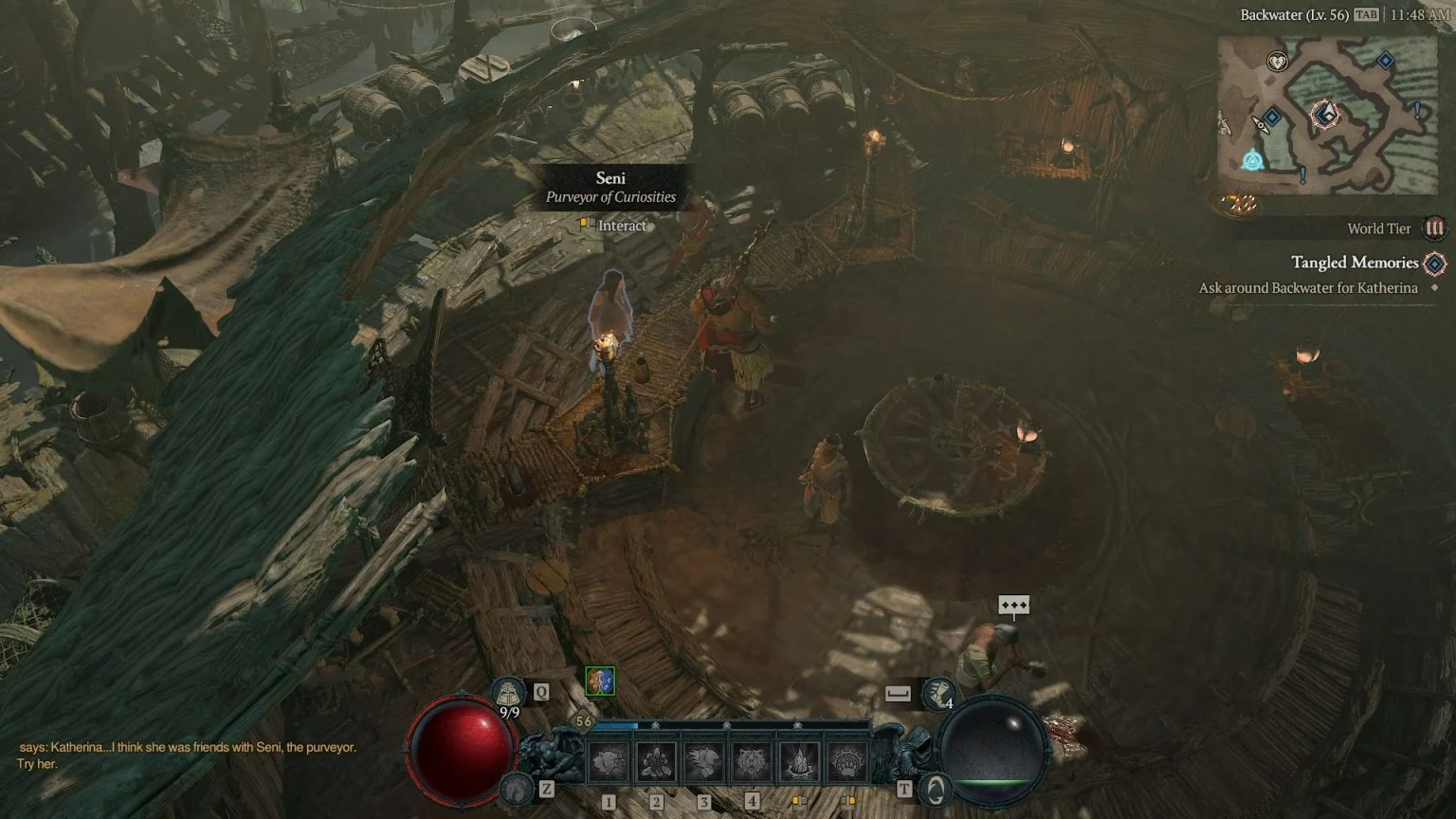The image size is (1456, 819).
Task: Click the Tangled Memories quest marker icon
Action: (x=1433, y=263)
